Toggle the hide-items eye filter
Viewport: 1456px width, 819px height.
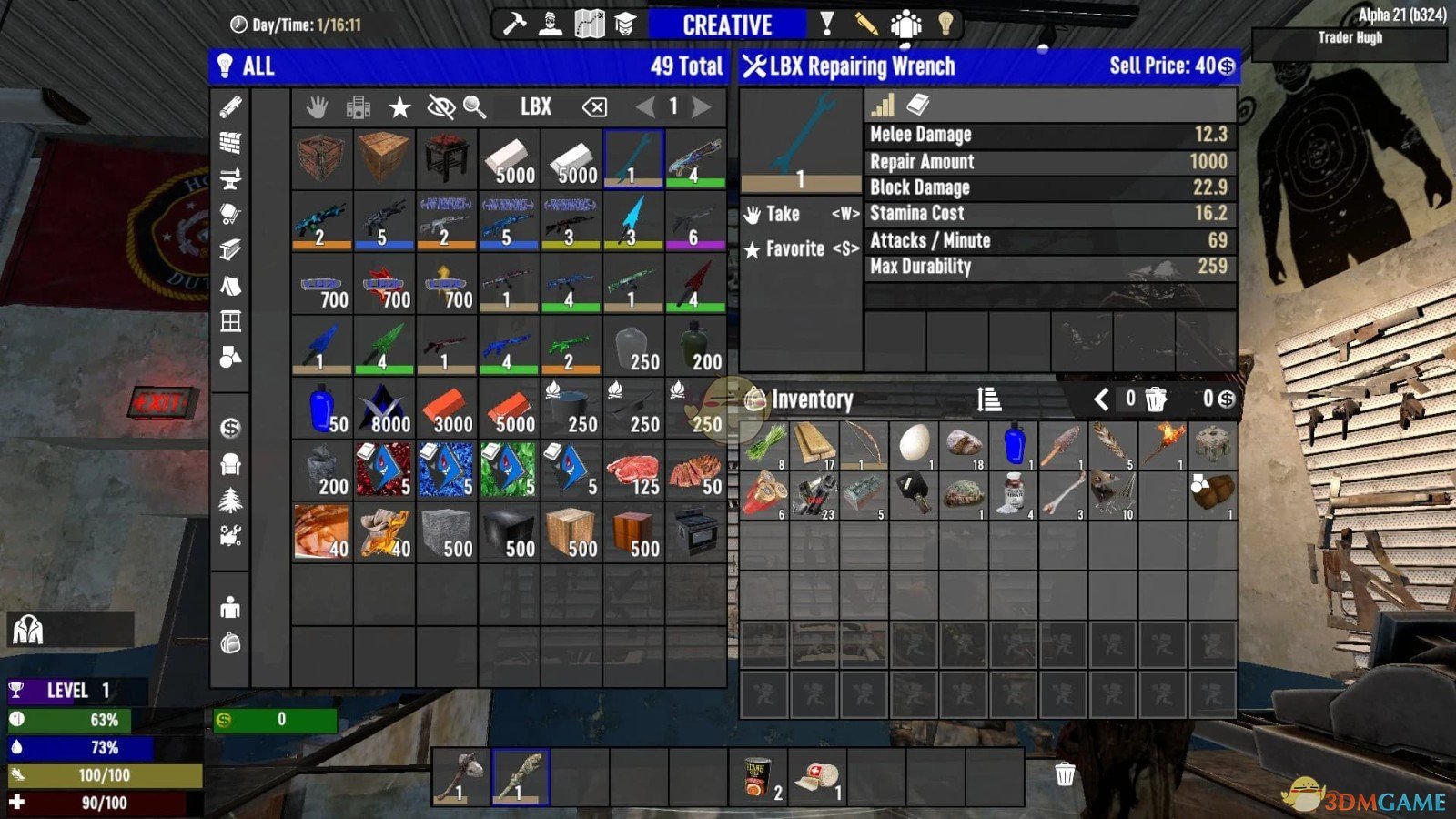point(440,107)
